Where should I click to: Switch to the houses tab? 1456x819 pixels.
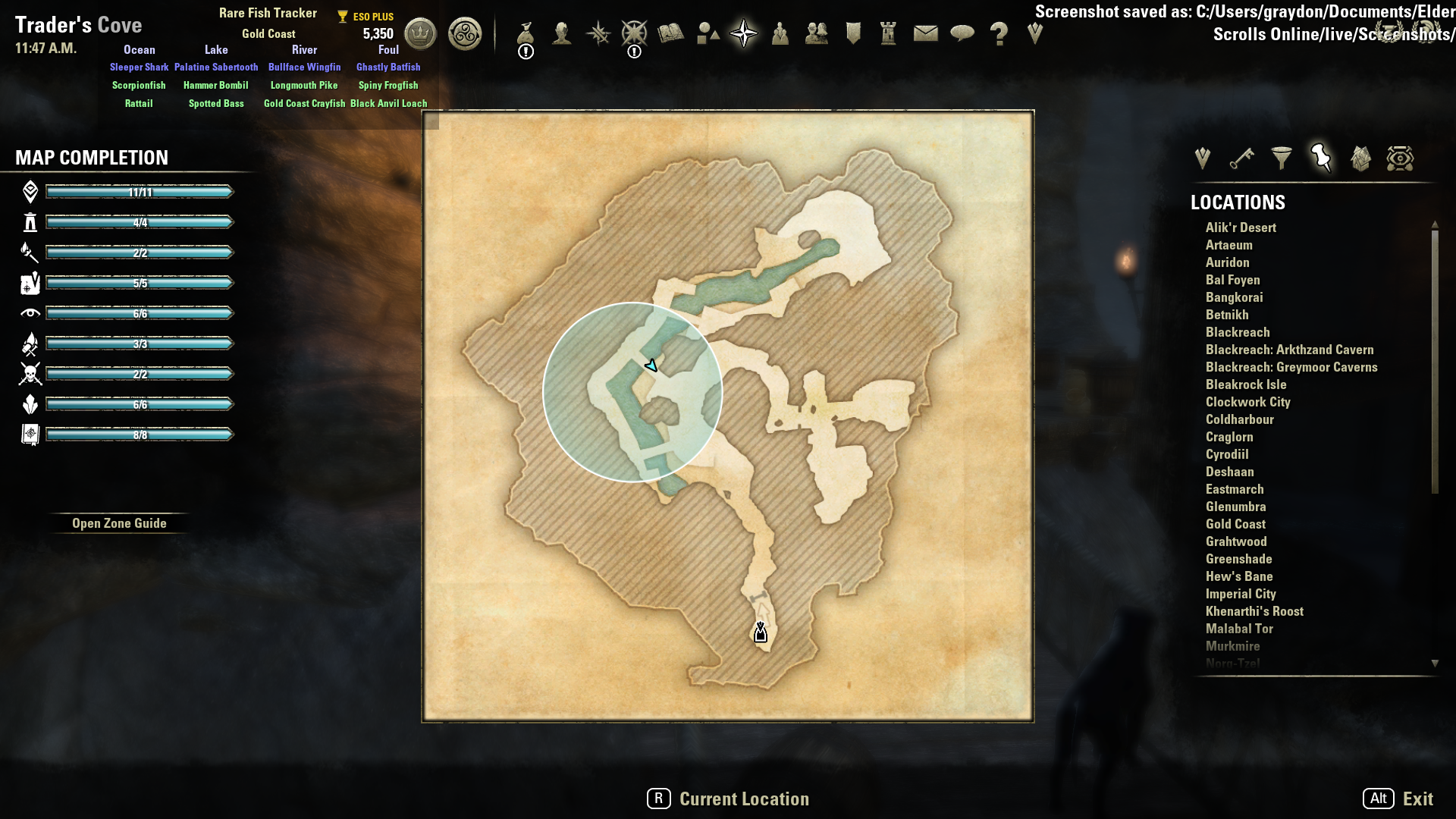pos(1360,158)
